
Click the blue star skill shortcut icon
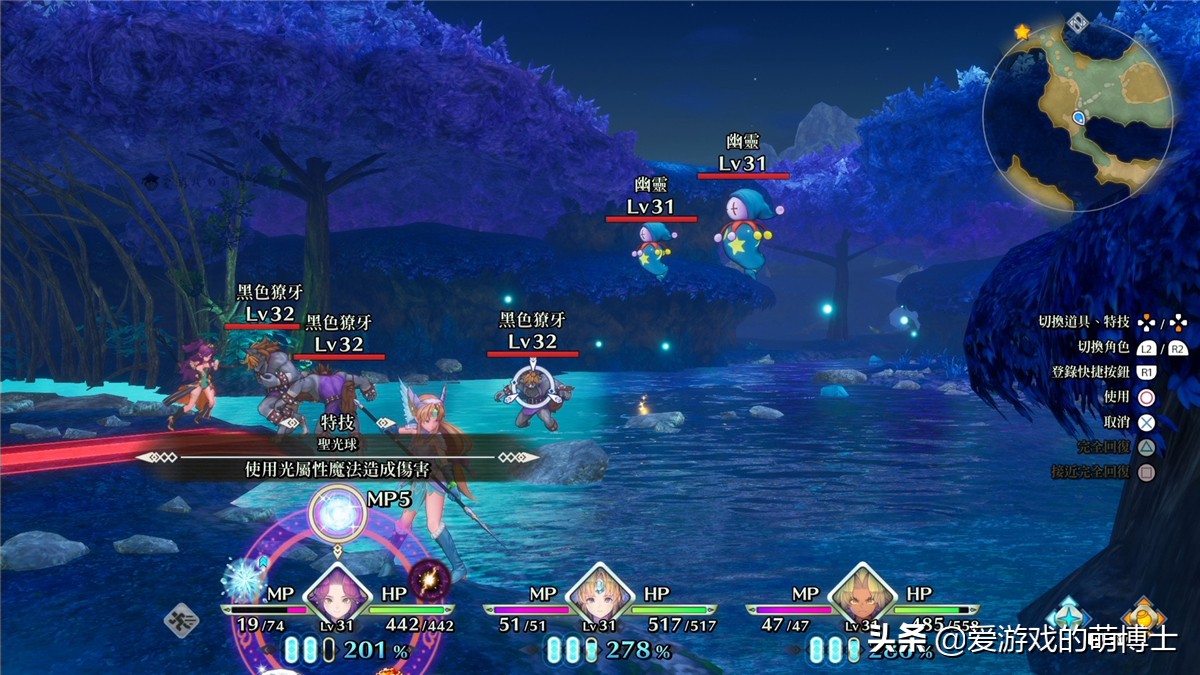click(x=1068, y=616)
